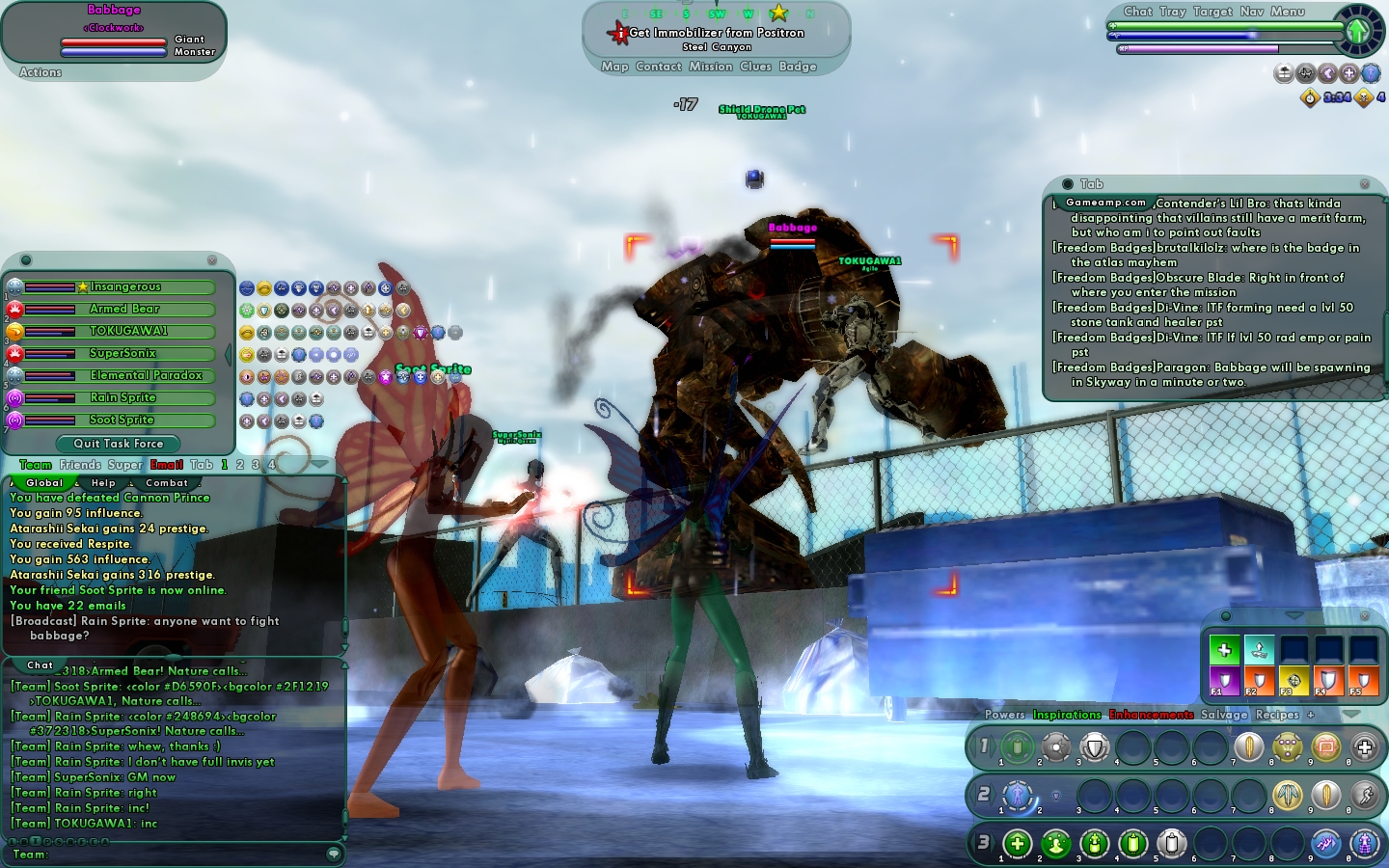Open the Contact window
This screenshot has height=868, width=1389.
coord(659,67)
